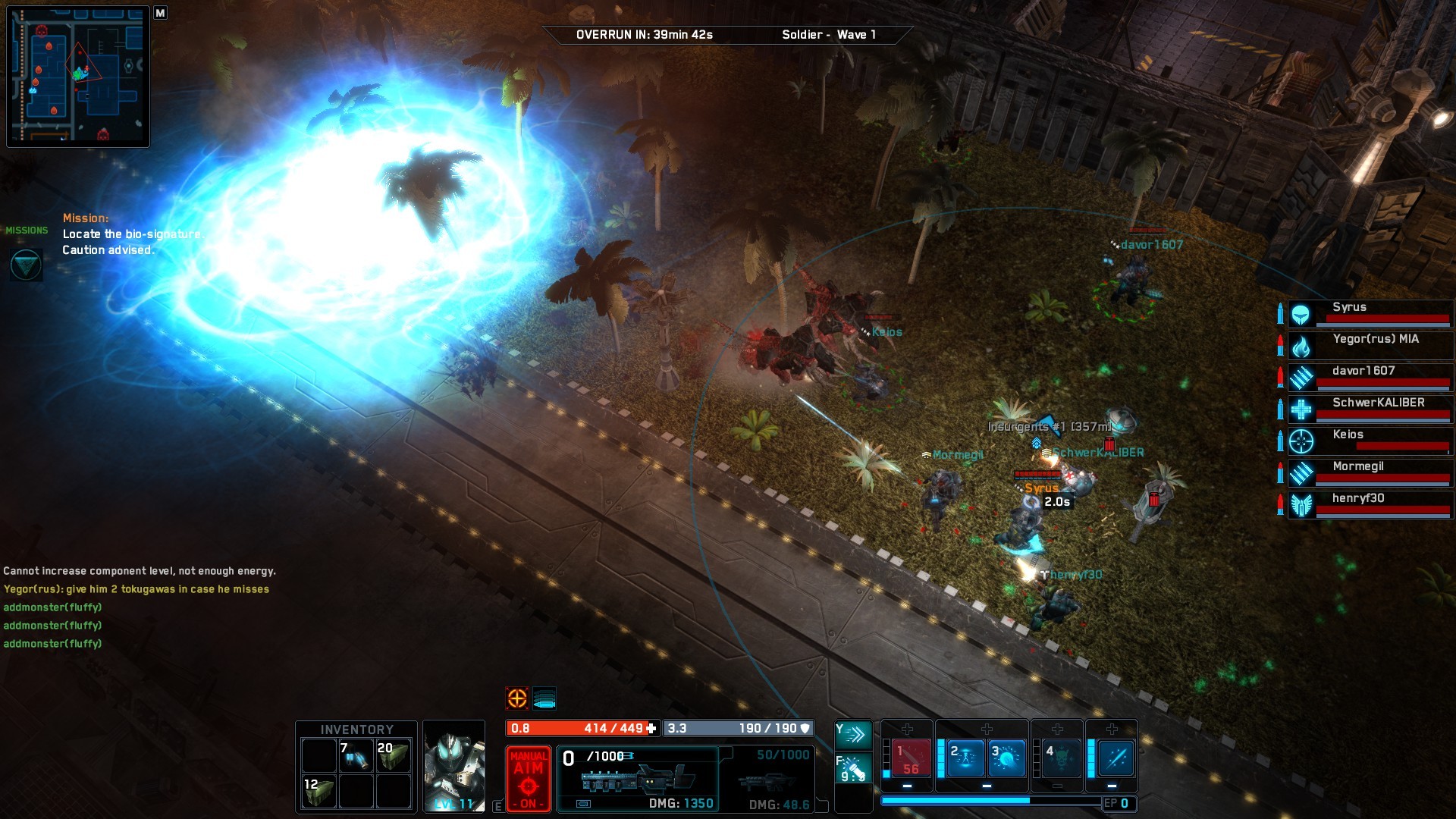Toggle the flashlight icon
This screenshot has height=819, width=1456.
[x=853, y=768]
